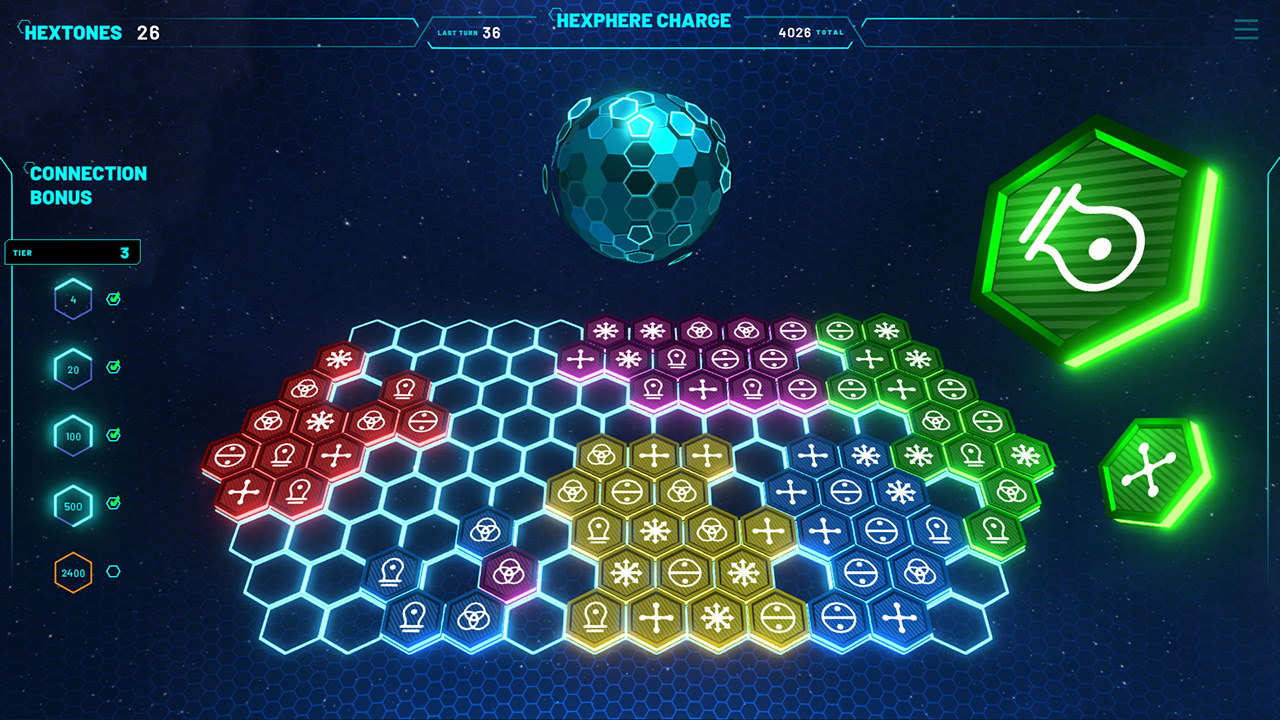Open the hamburger menu in the top-right corner
The height and width of the screenshot is (720, 1280).
[1246, 30]
